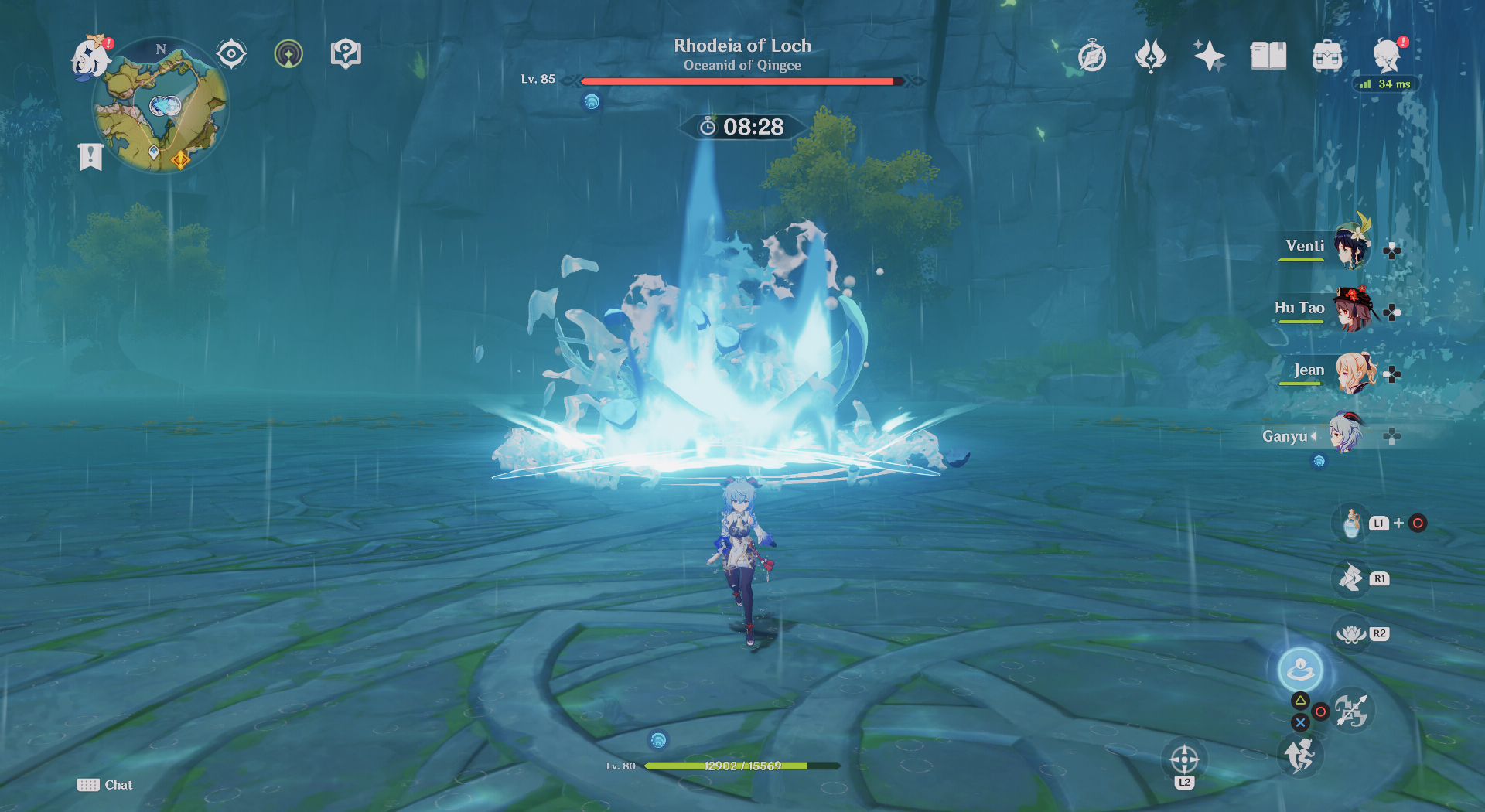Screen dimensions: 1485x812
Task: Open the minimap
Action: tap(161, 106)
